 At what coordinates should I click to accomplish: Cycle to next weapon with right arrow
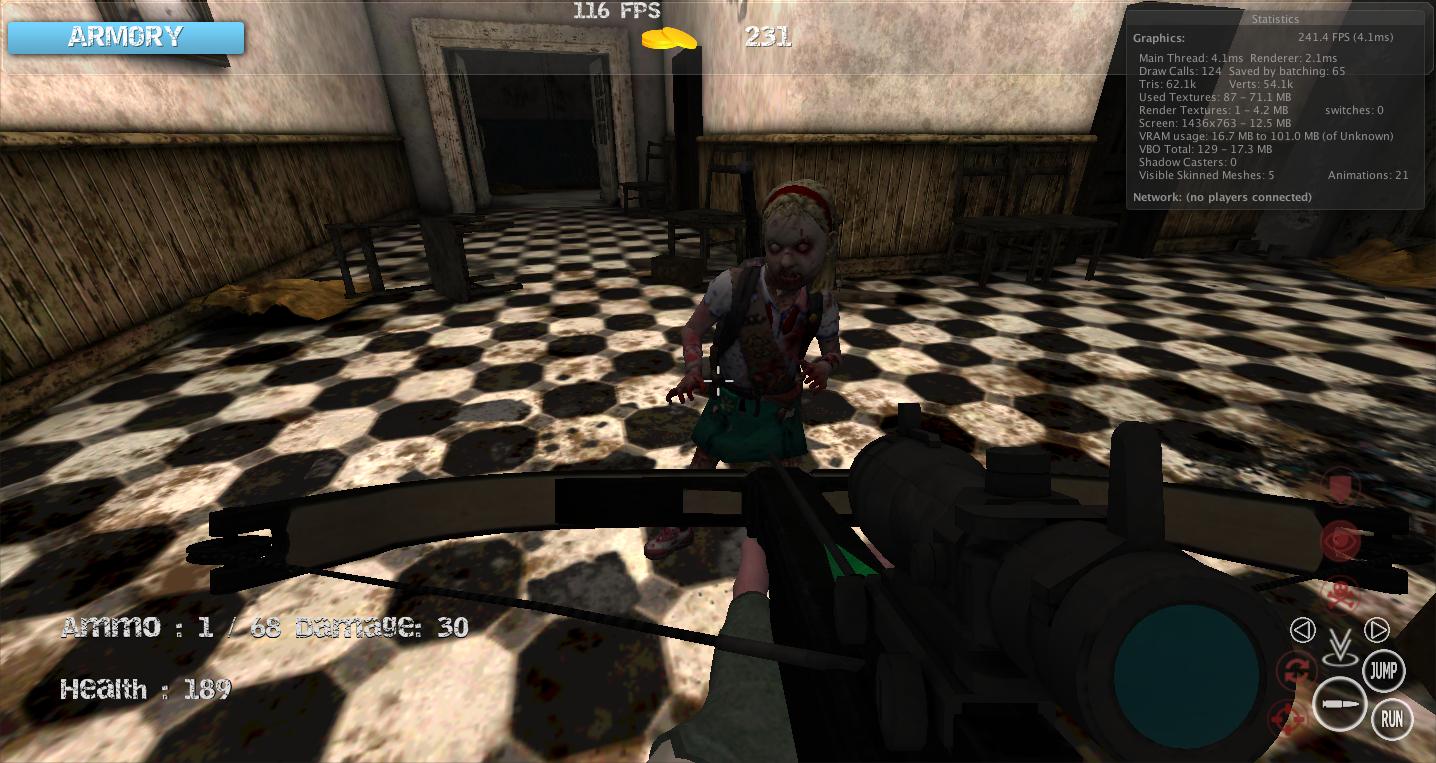point(1377,629)
